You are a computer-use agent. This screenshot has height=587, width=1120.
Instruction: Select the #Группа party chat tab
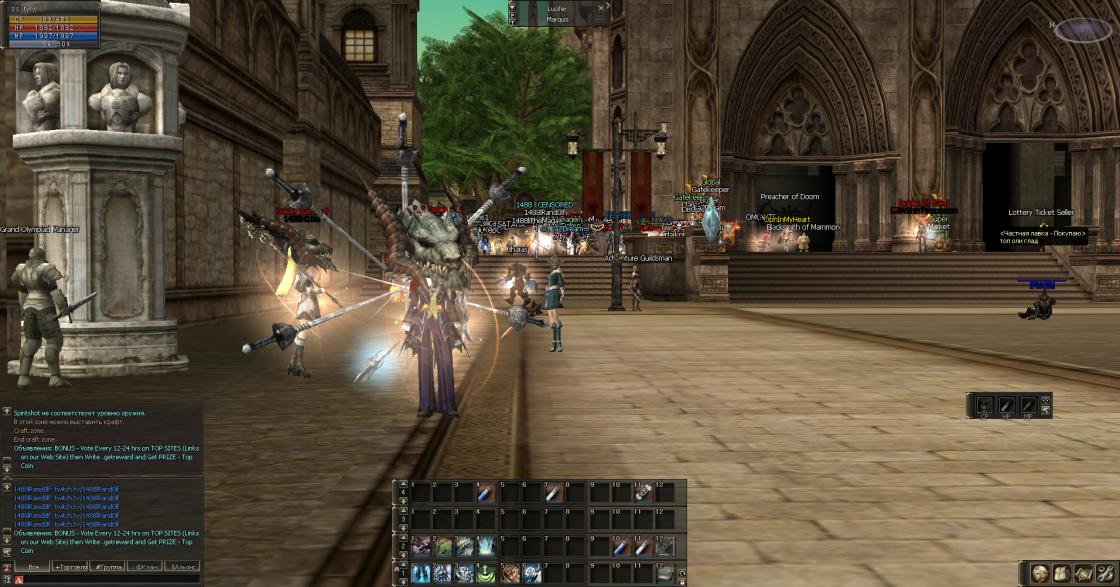point(108,567)
